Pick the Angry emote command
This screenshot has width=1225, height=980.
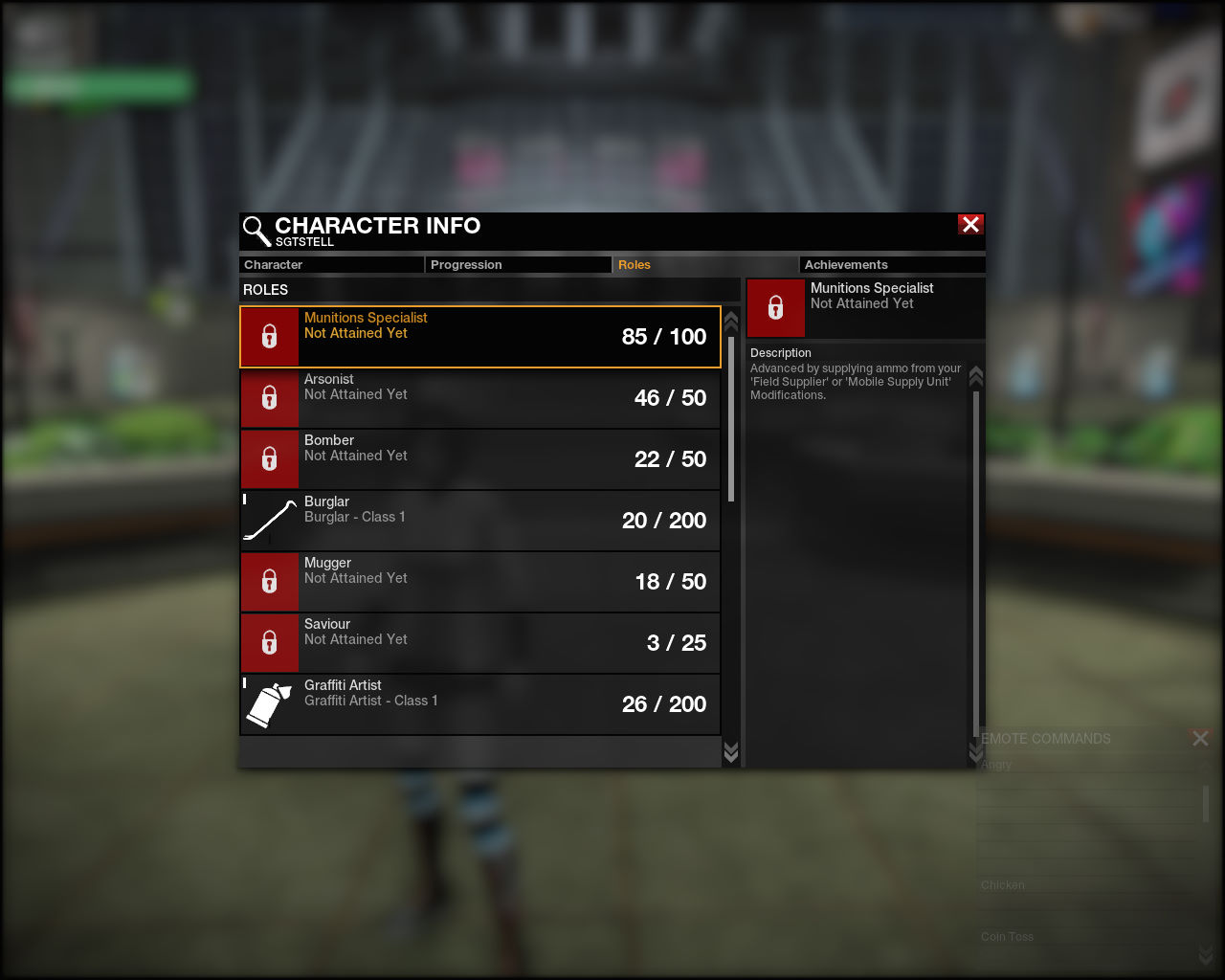click(996, 765)
